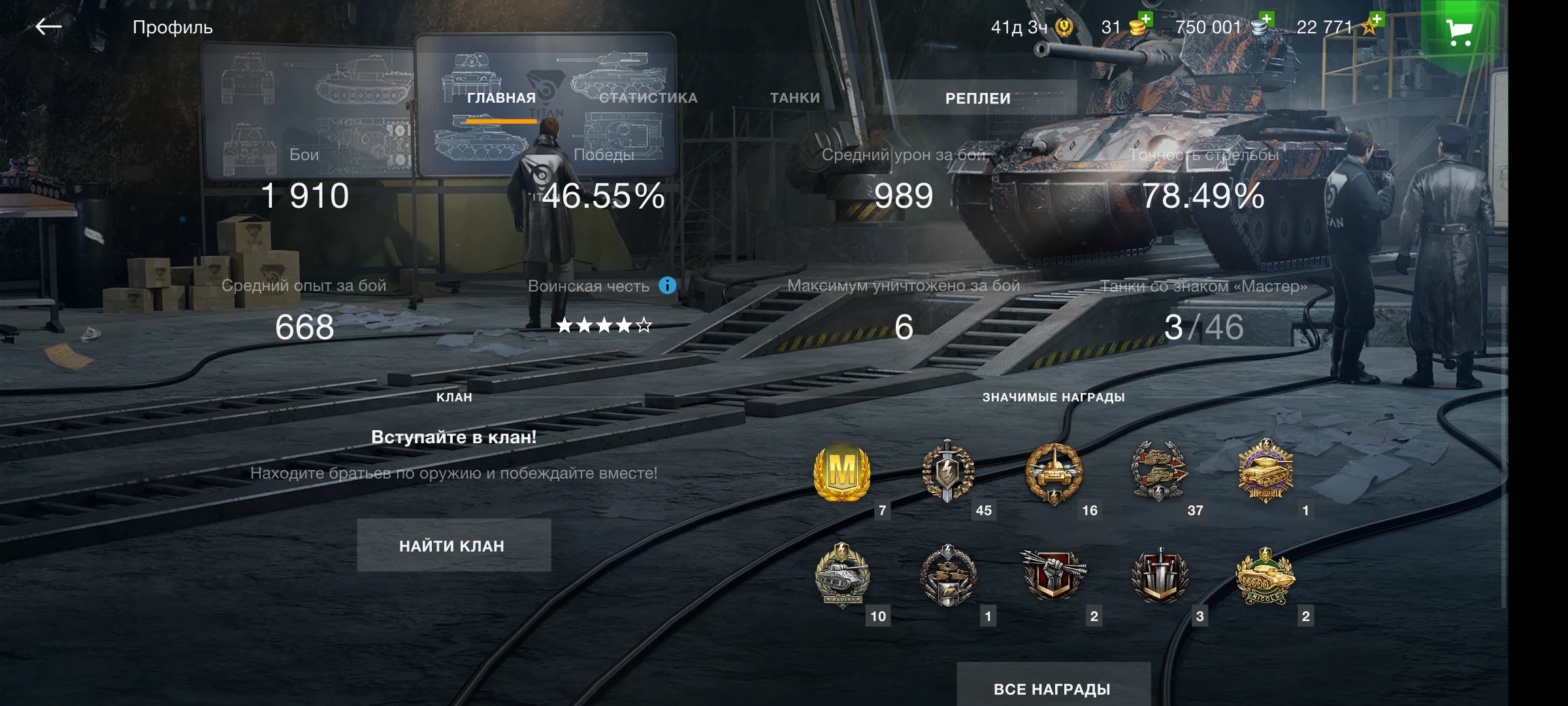Screen dimensions: 1568x706
Task: Open the info tooltip for Воинская честь
Action: (667, 286)
